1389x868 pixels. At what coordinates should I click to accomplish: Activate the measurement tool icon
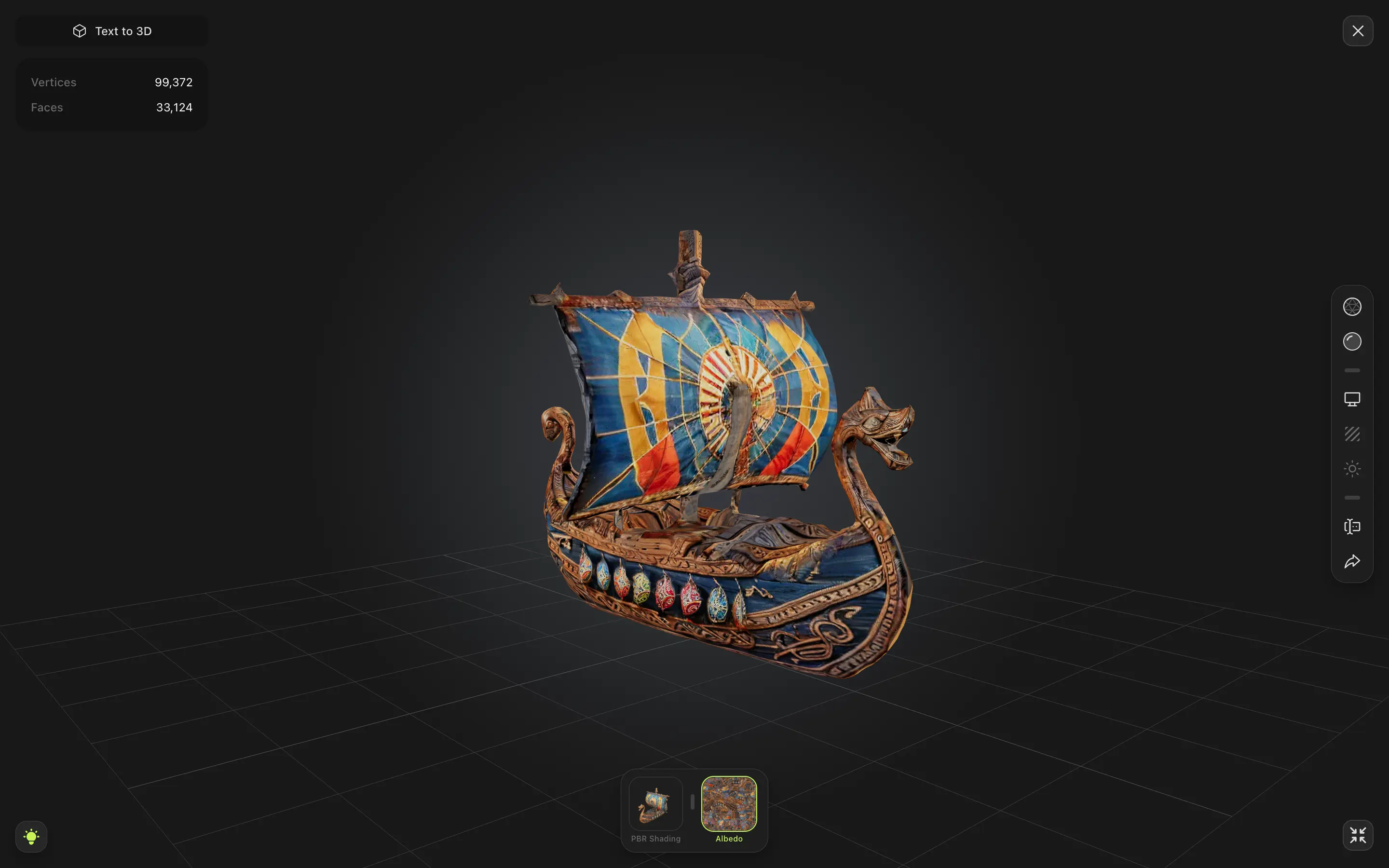point(1352,527)
